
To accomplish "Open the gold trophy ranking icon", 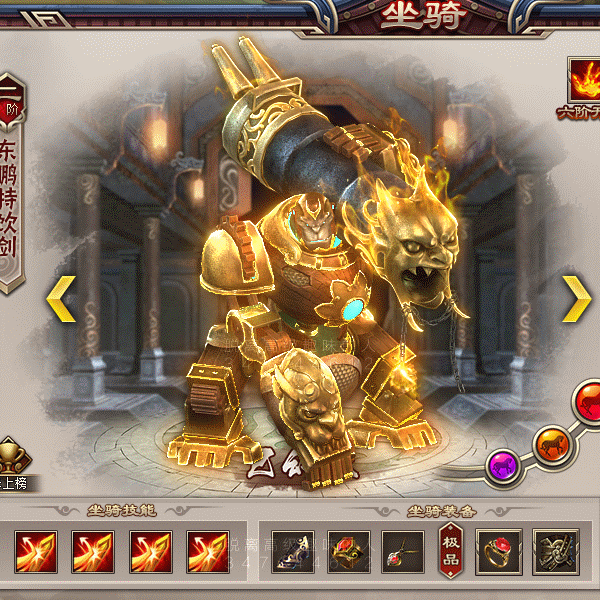I will [13, 460].
